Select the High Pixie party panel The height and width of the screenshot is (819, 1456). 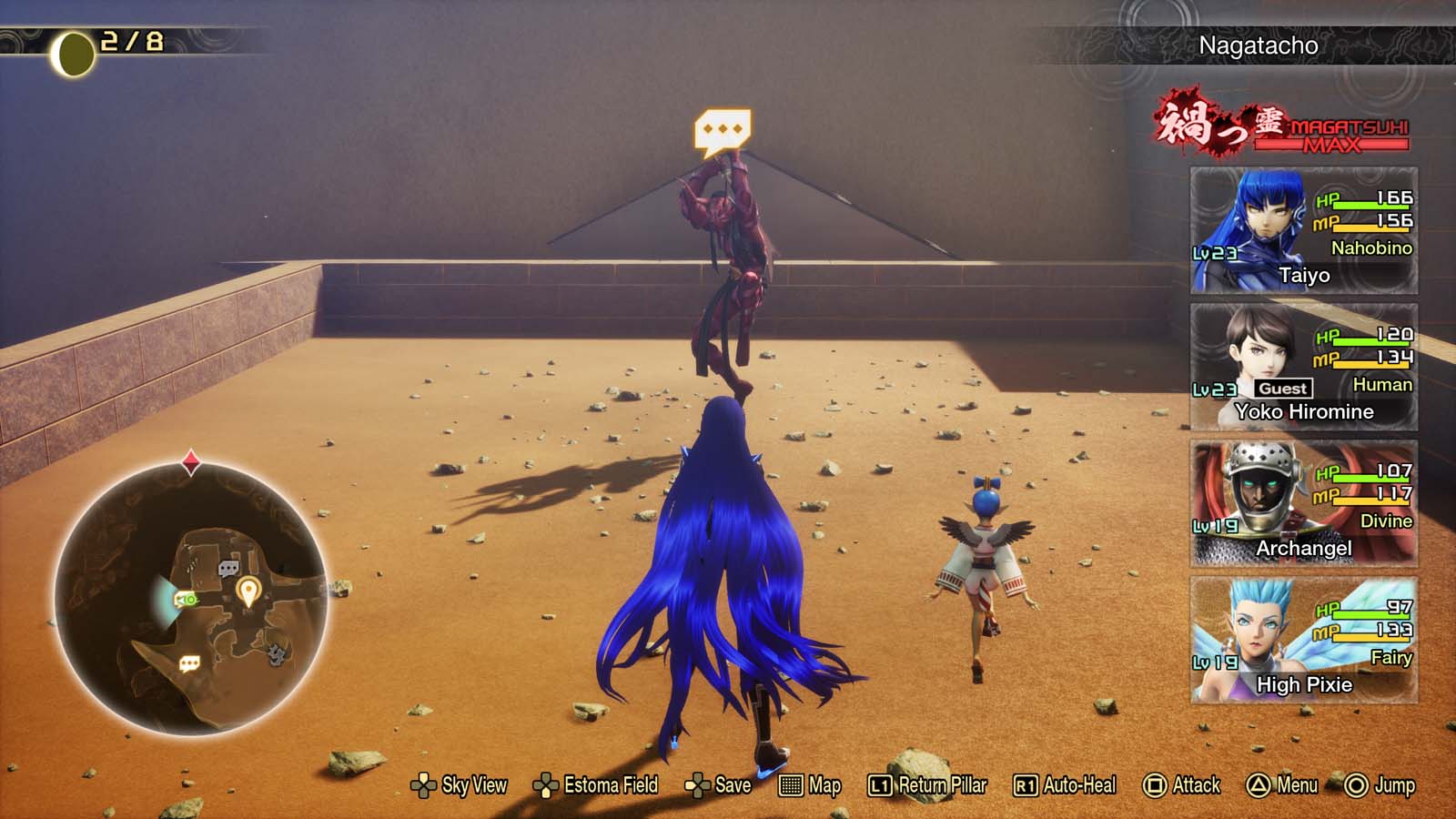point(1301,641)
